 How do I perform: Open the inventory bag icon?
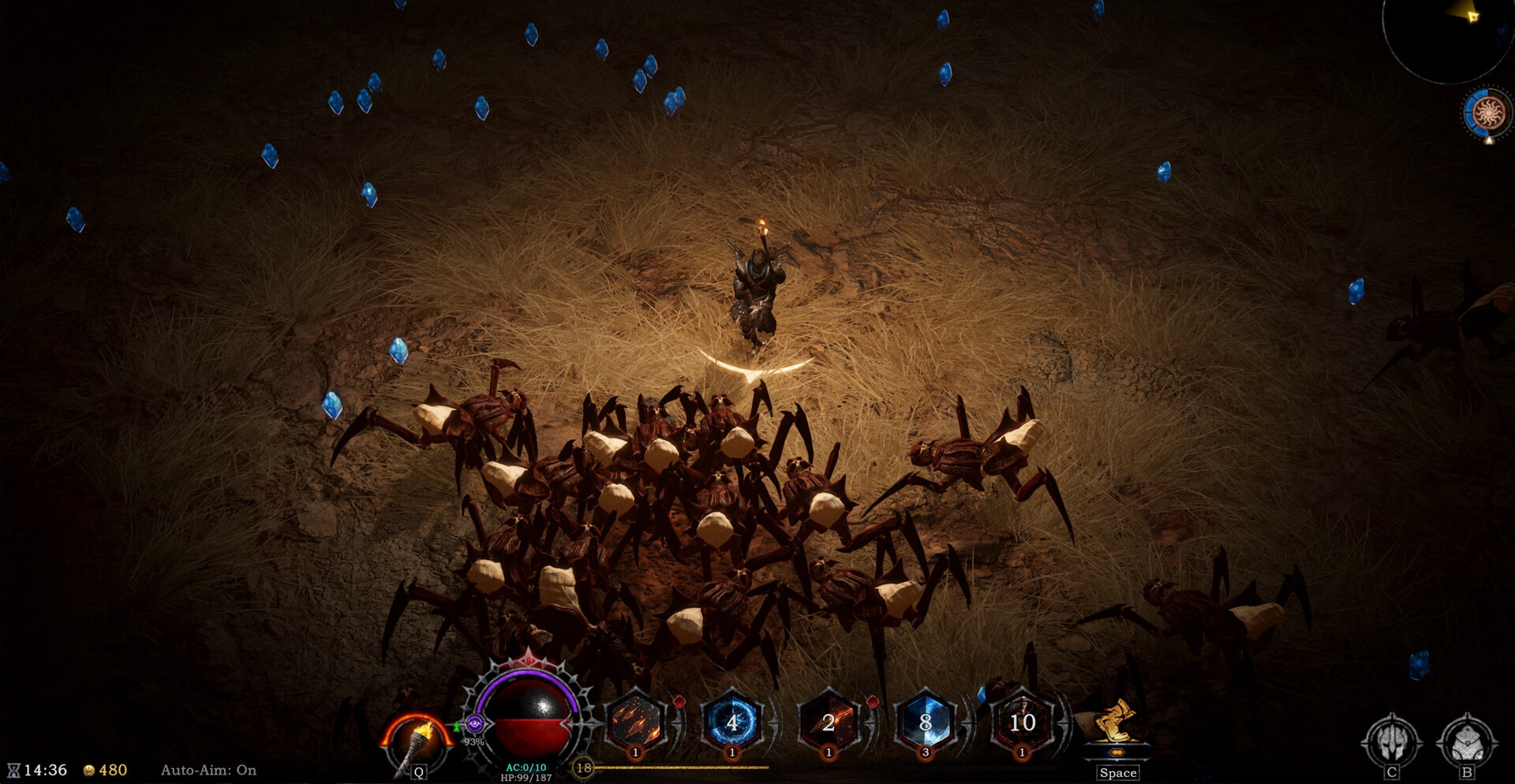1467,741
